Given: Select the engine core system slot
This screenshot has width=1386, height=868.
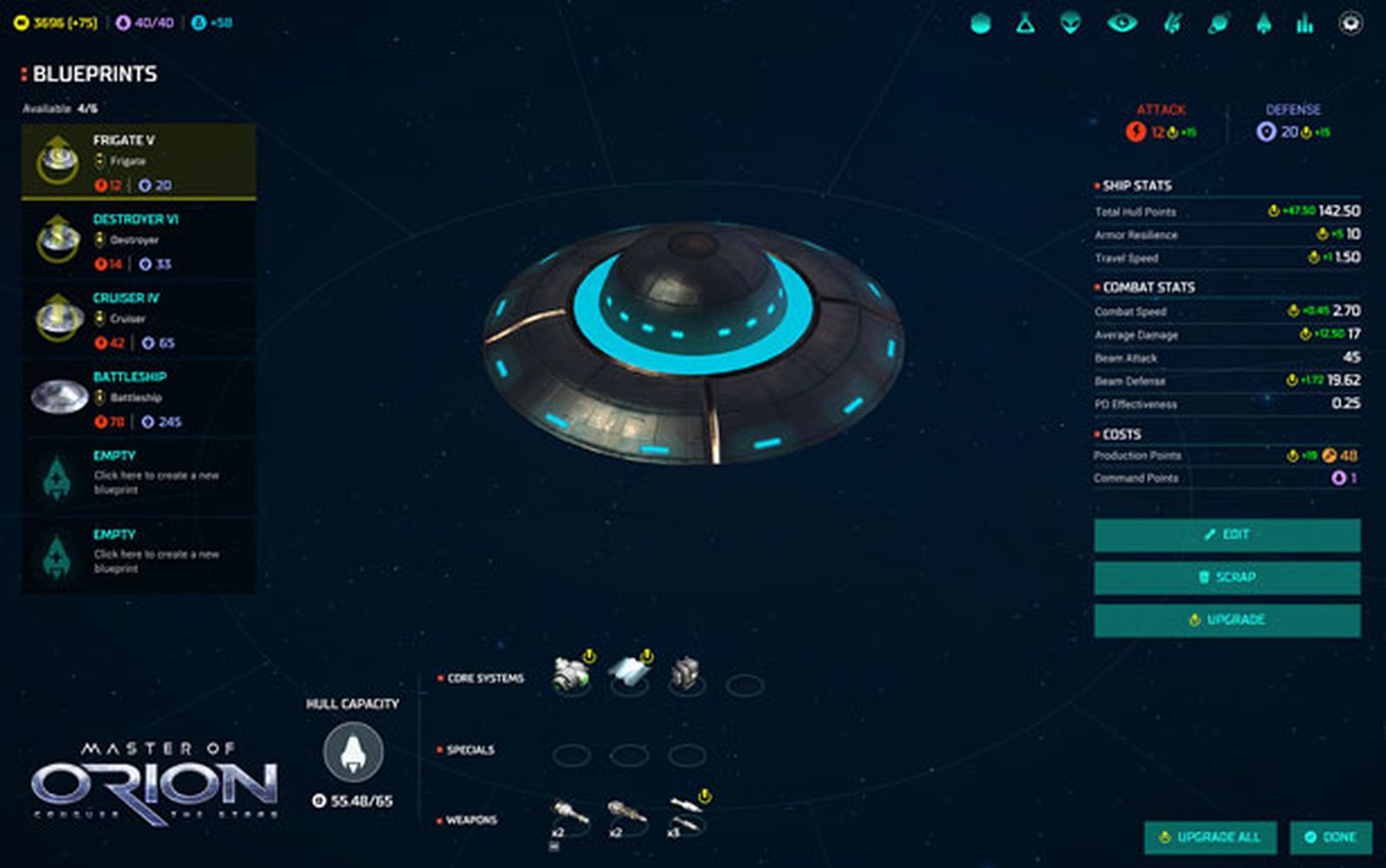Looking at the screenshot, I should point(571,675).
